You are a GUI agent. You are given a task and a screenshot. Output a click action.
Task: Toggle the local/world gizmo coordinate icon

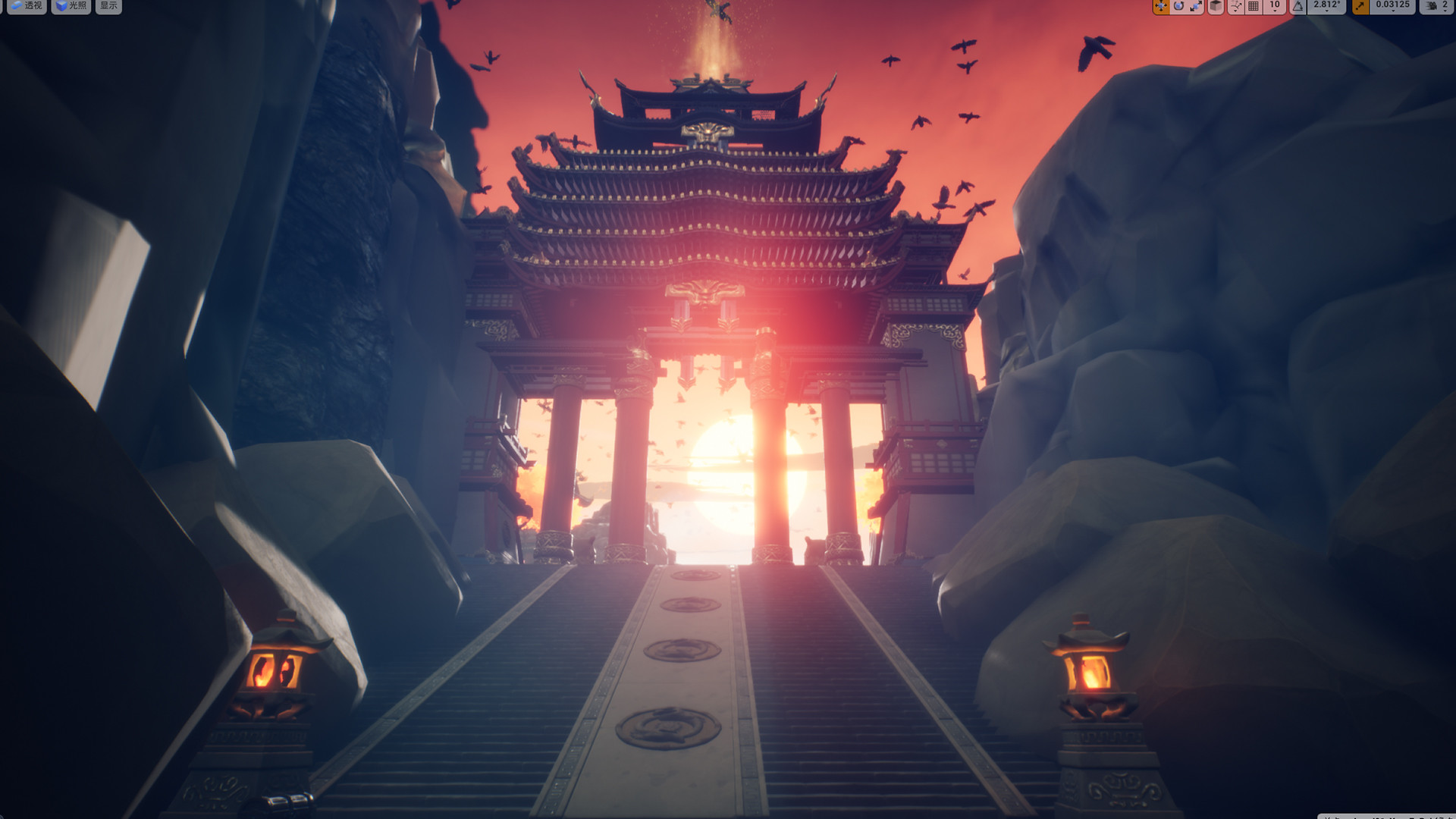click(x=1216, y=7)
